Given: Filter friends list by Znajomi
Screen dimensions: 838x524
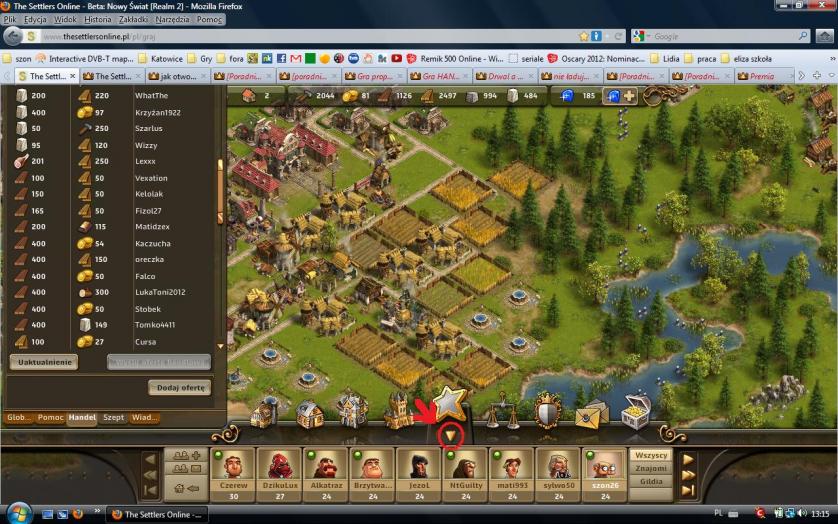Looking at the screenshot, I should (651, 468).
